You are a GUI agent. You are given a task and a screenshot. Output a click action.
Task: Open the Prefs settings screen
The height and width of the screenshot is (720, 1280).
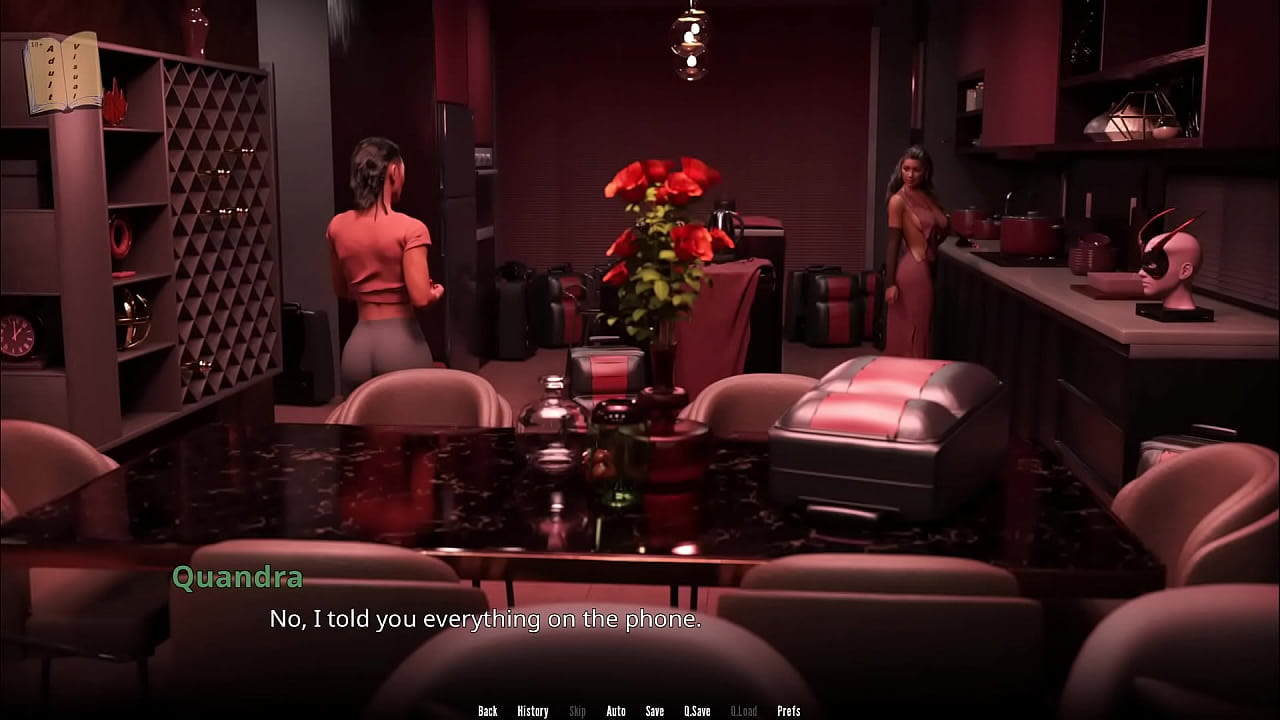[789, 711]
